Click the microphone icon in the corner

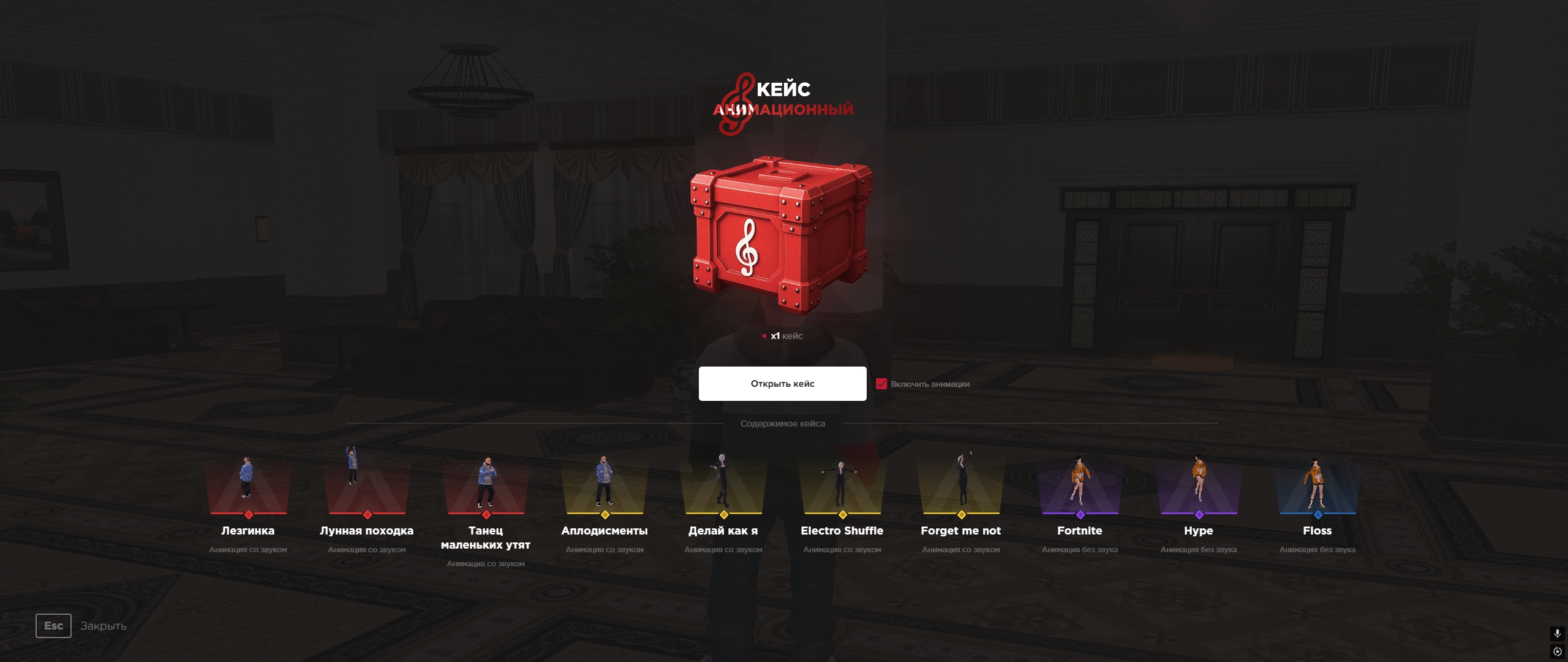(1557, 633)
